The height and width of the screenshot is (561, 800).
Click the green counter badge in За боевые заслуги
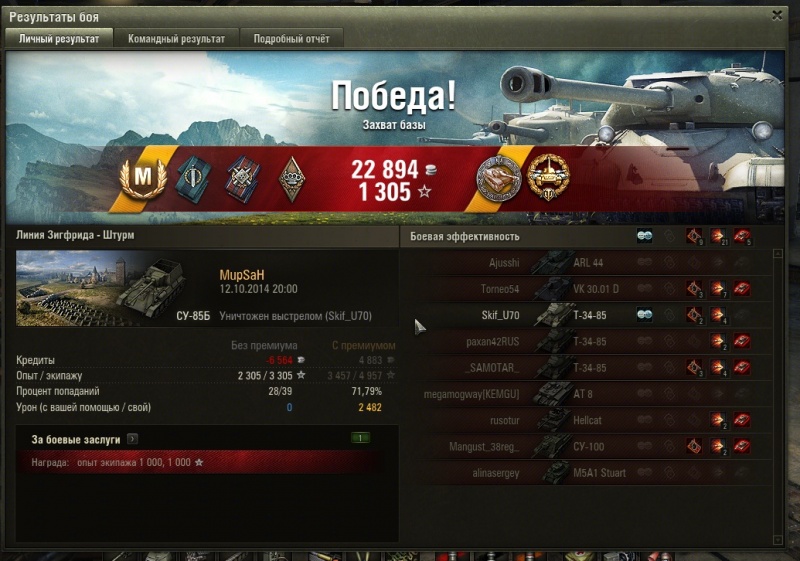361,438
